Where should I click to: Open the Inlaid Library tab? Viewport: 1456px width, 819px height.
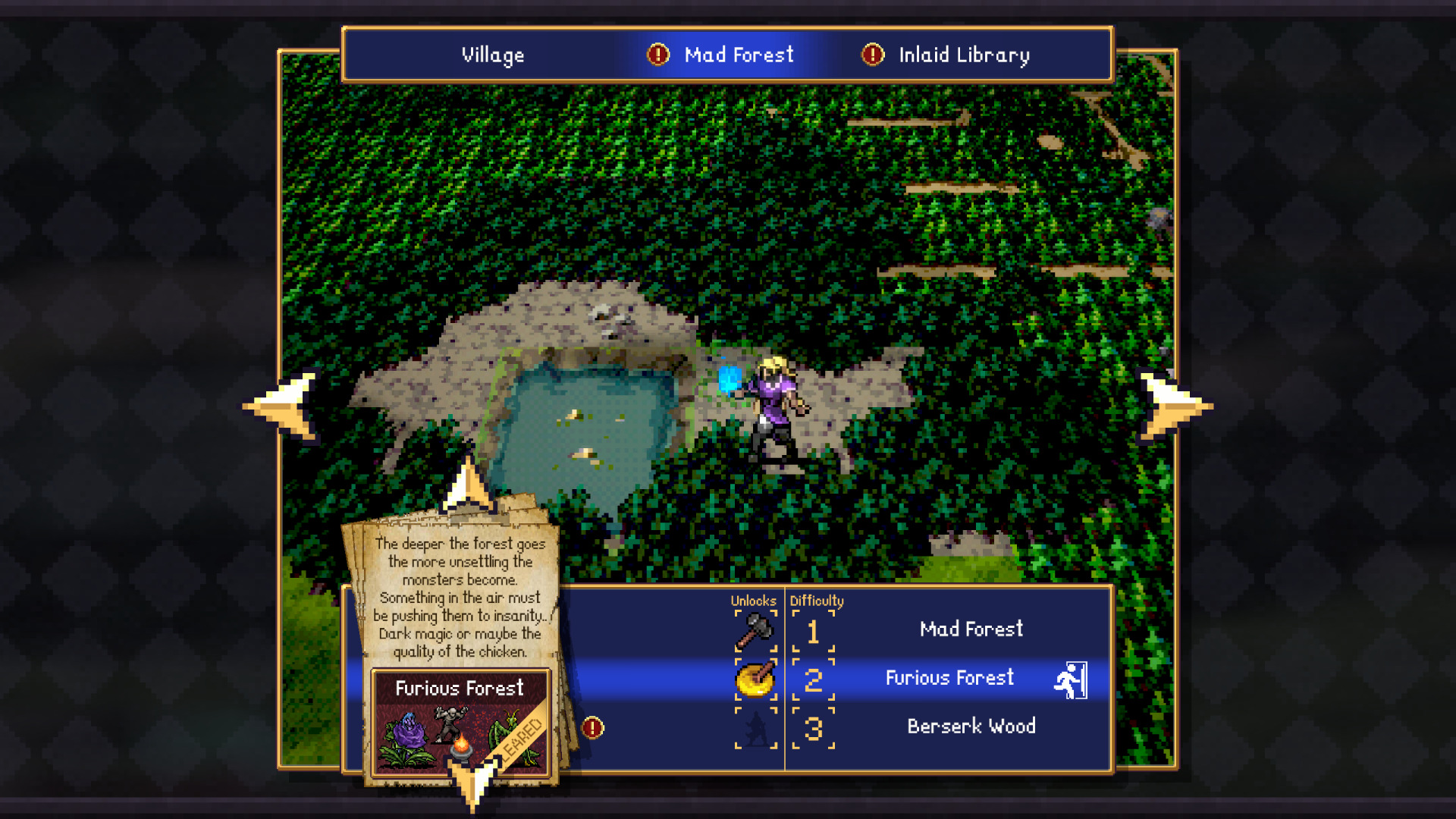(x=964, y=55)
